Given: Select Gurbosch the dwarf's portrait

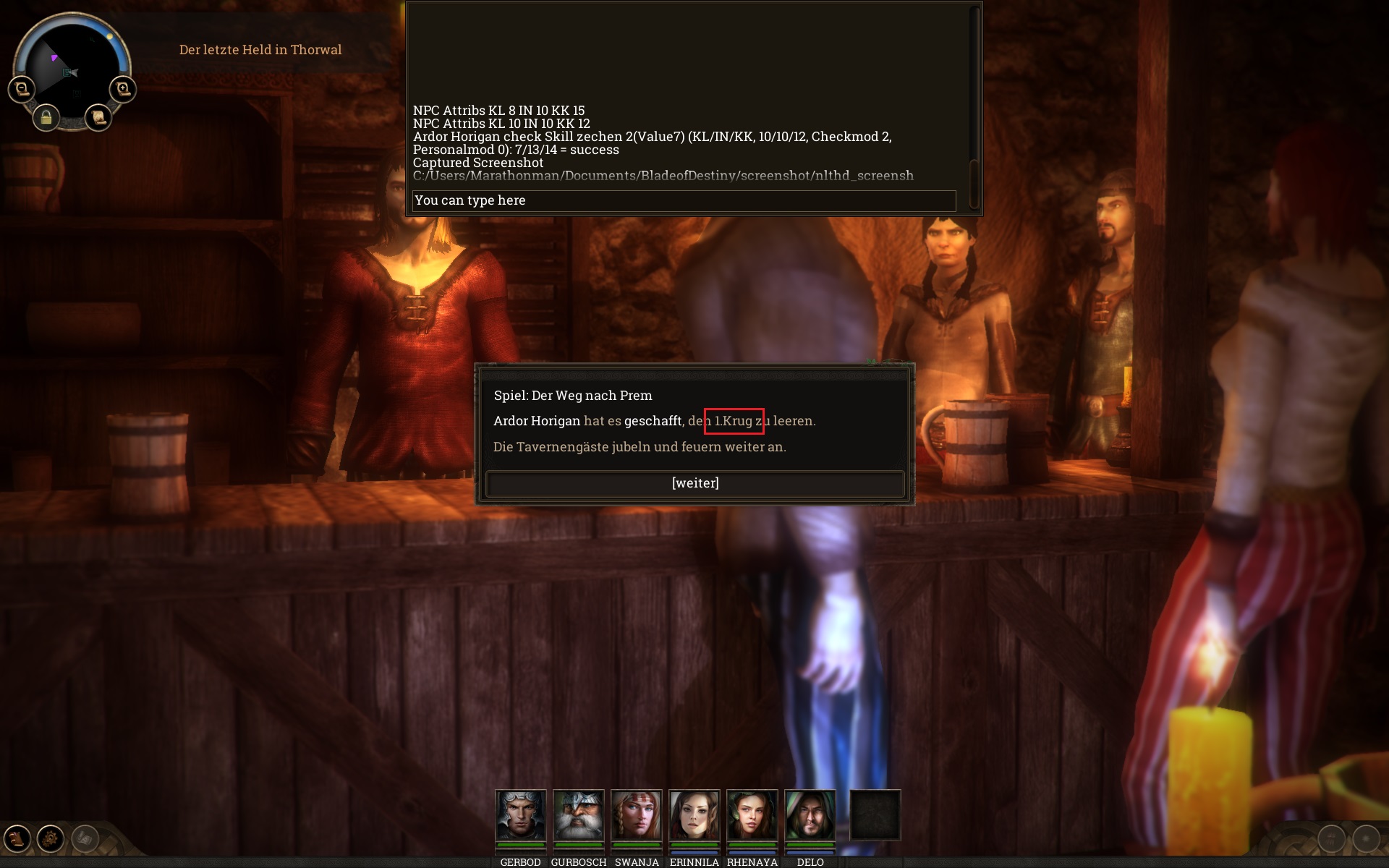Looking at the screenshot, I should click(x=578, y=815).
